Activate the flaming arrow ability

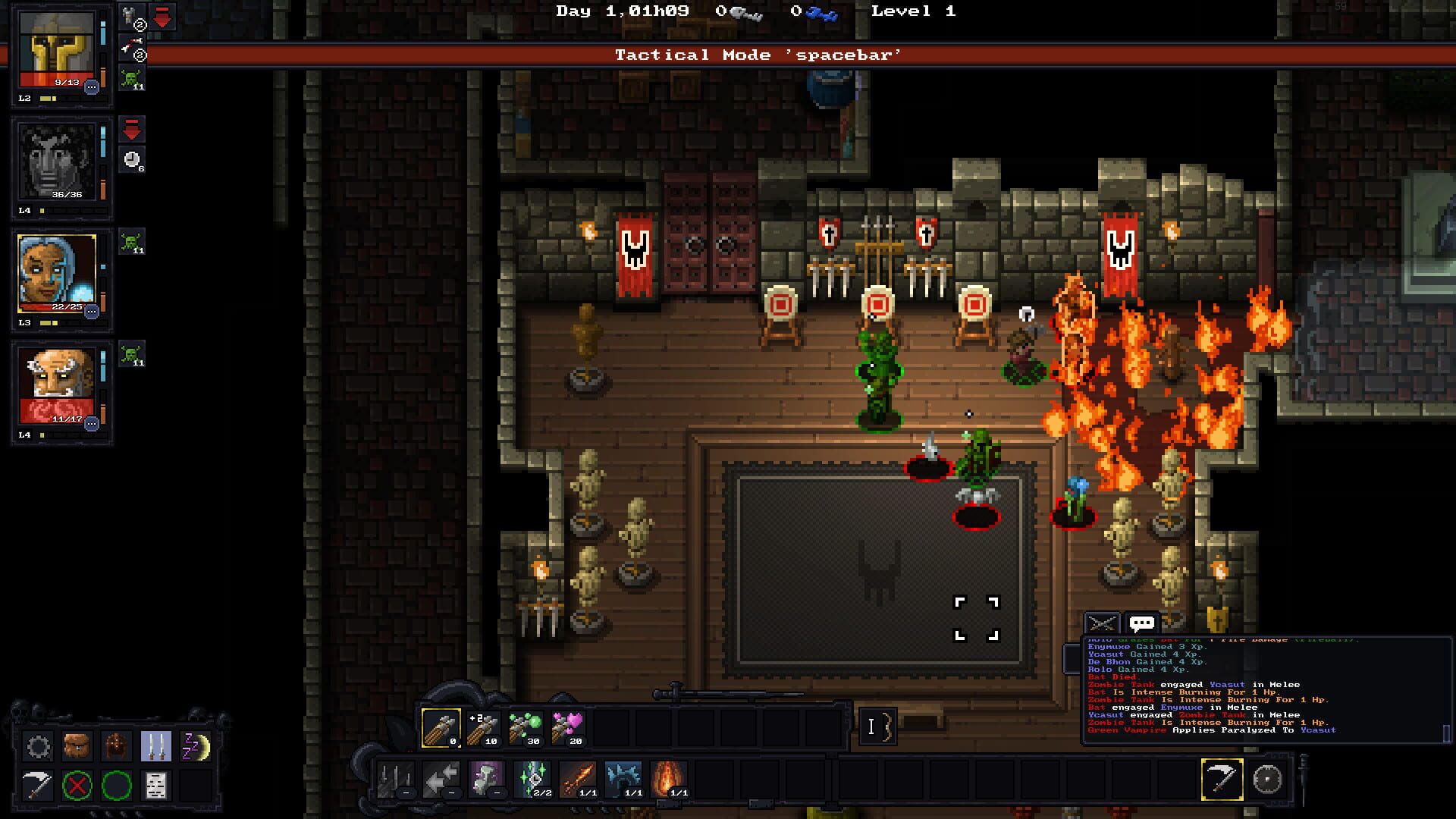coord(578,780)
